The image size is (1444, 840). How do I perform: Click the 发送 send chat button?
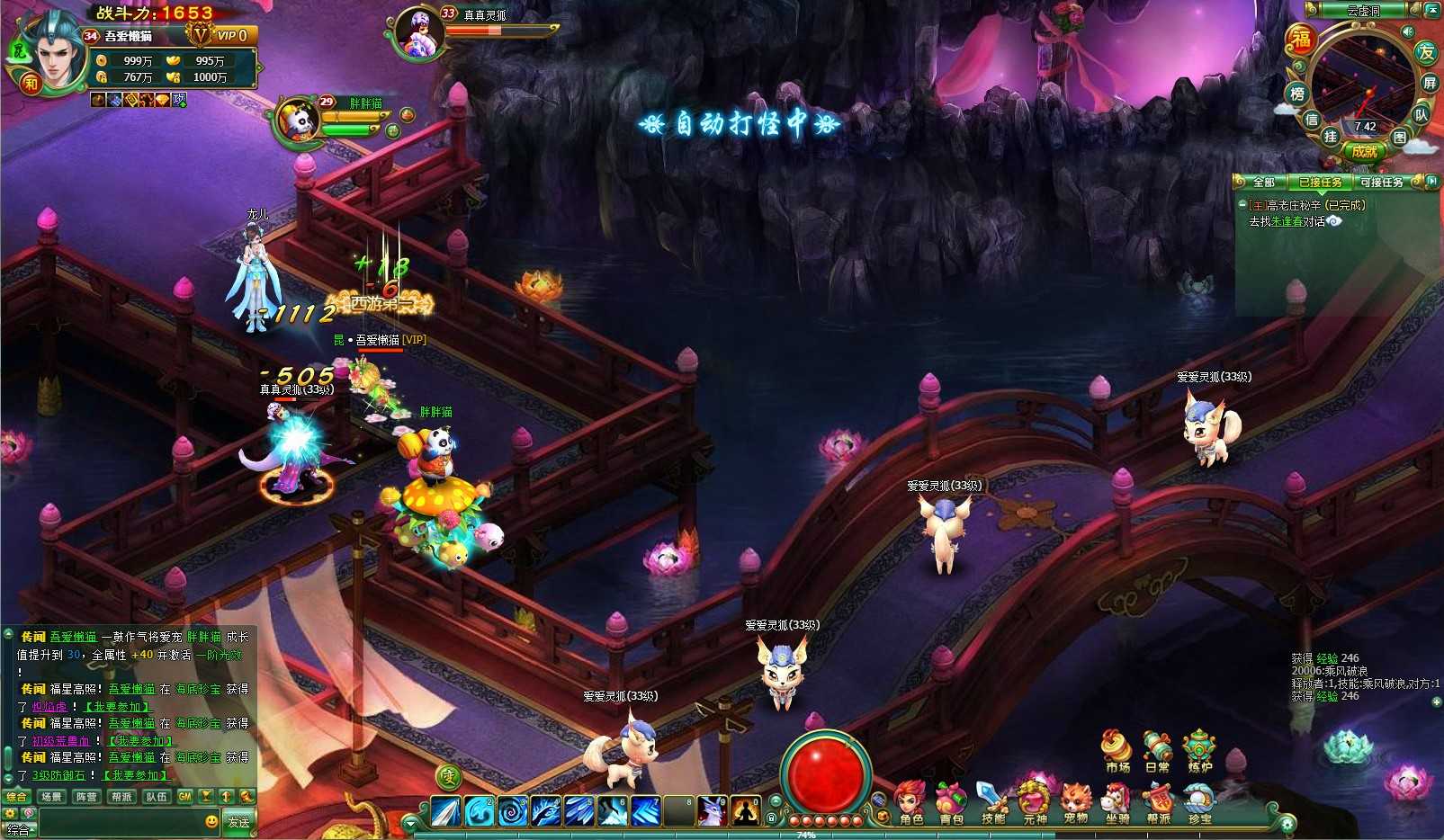coord(238,822)
